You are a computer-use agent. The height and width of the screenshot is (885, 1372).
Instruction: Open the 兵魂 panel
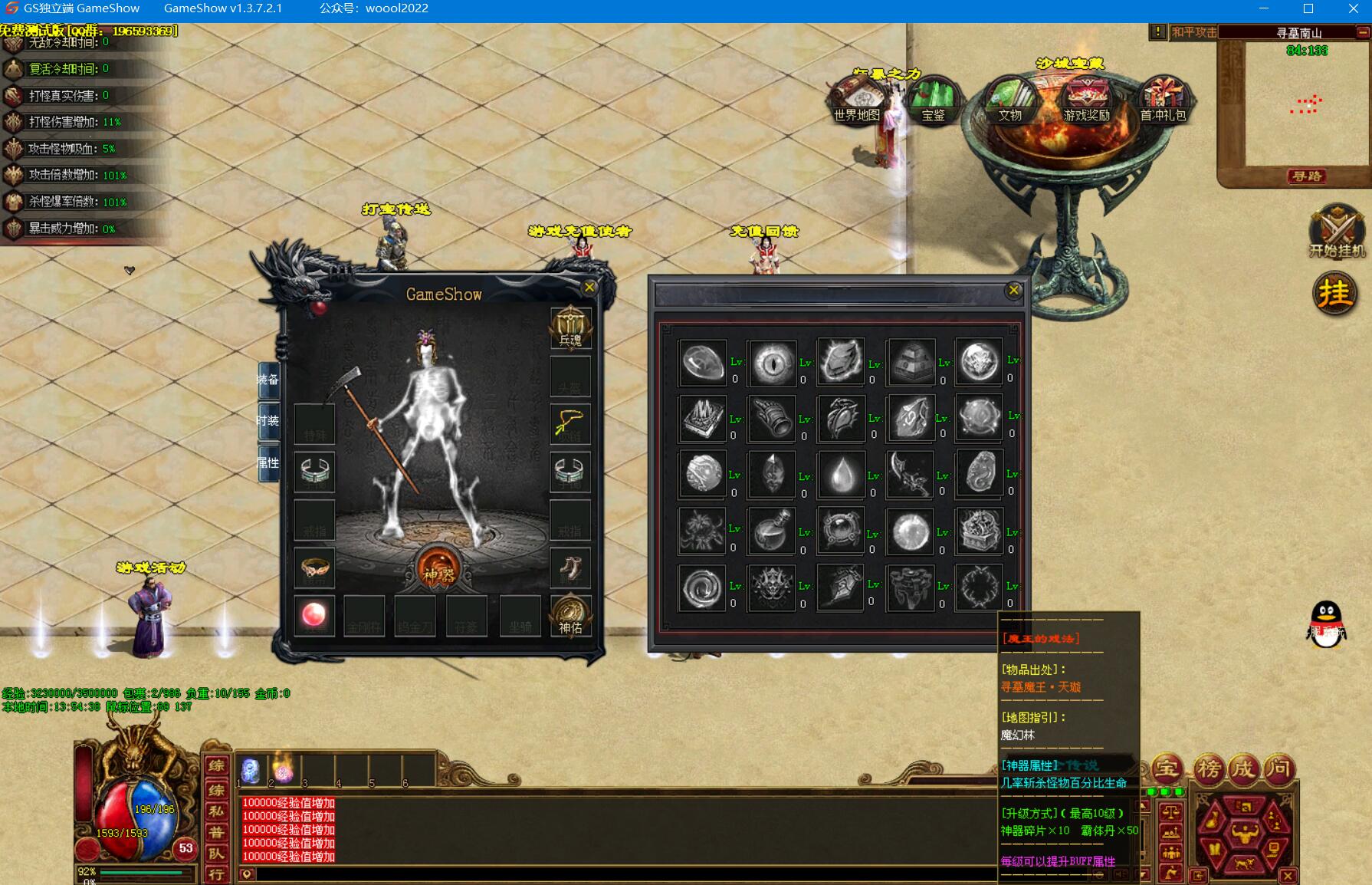[570, 328]
